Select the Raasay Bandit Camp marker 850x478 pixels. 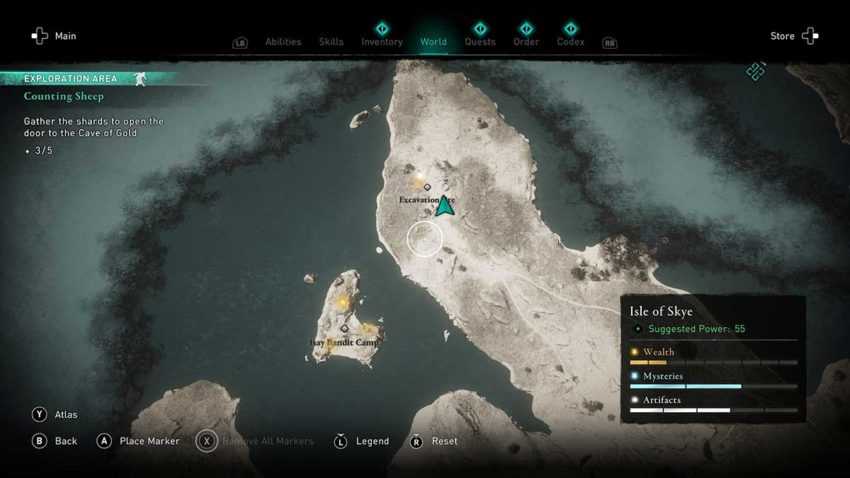(x=345, y=328)
